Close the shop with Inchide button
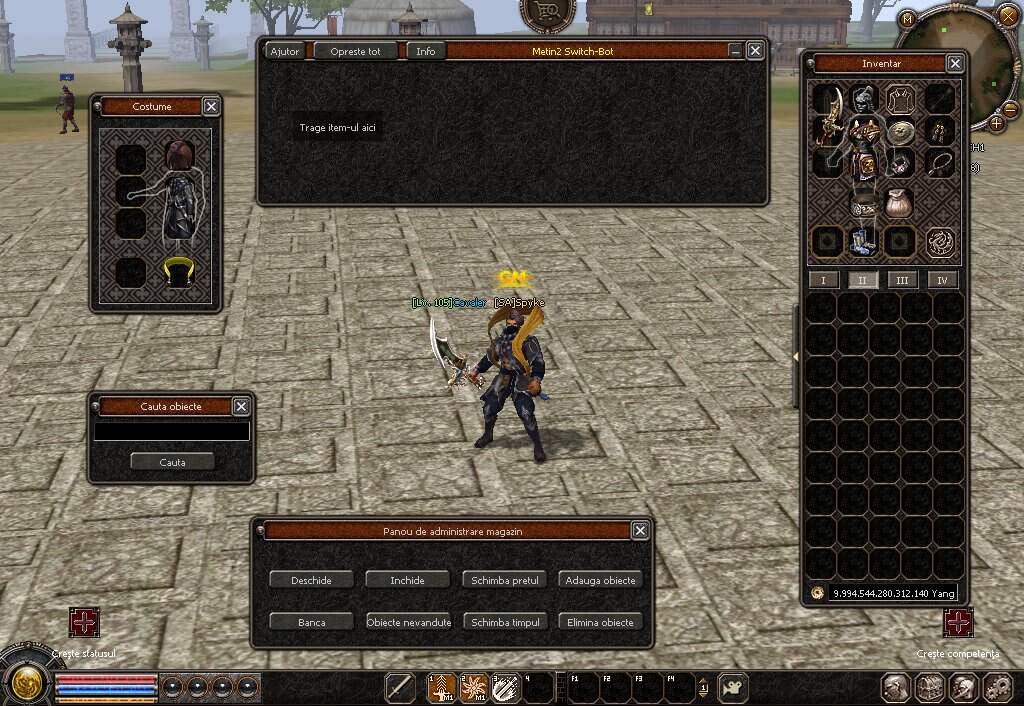The image size is (1024, 706). point(407,580)
